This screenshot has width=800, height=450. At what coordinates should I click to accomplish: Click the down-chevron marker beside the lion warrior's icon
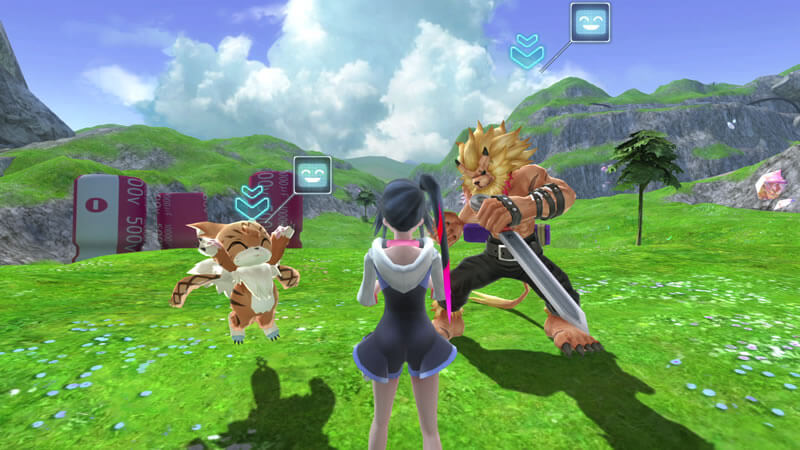click(x=526, y=51)
